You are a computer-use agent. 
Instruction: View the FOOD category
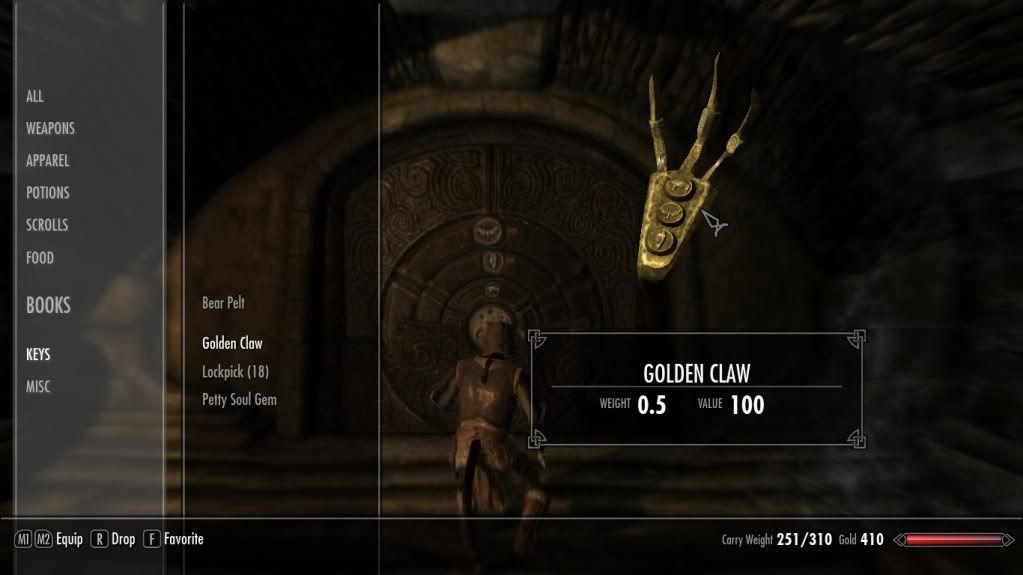click(x=40, y=258)
